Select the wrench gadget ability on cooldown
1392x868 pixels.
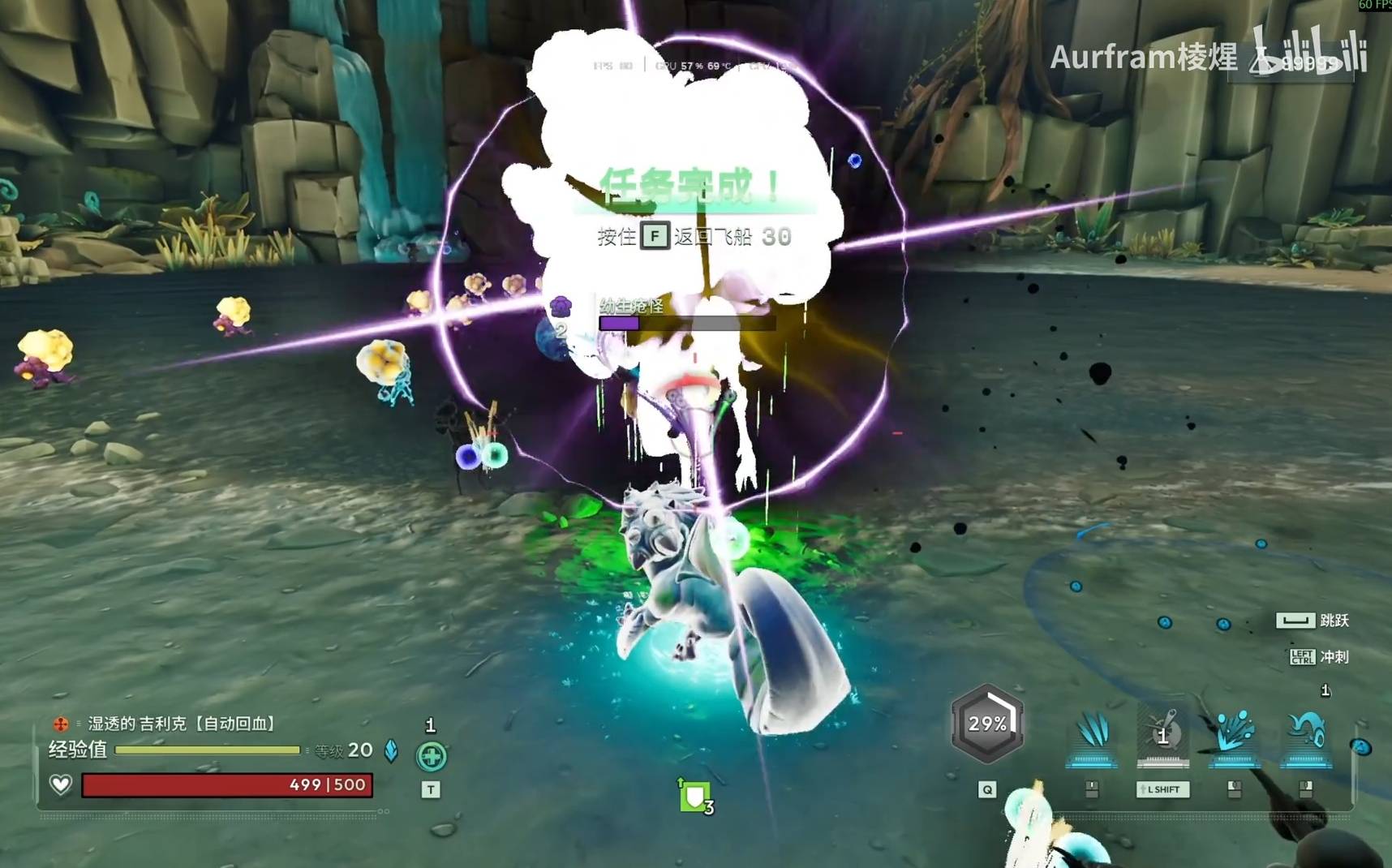click(1163, 734)
